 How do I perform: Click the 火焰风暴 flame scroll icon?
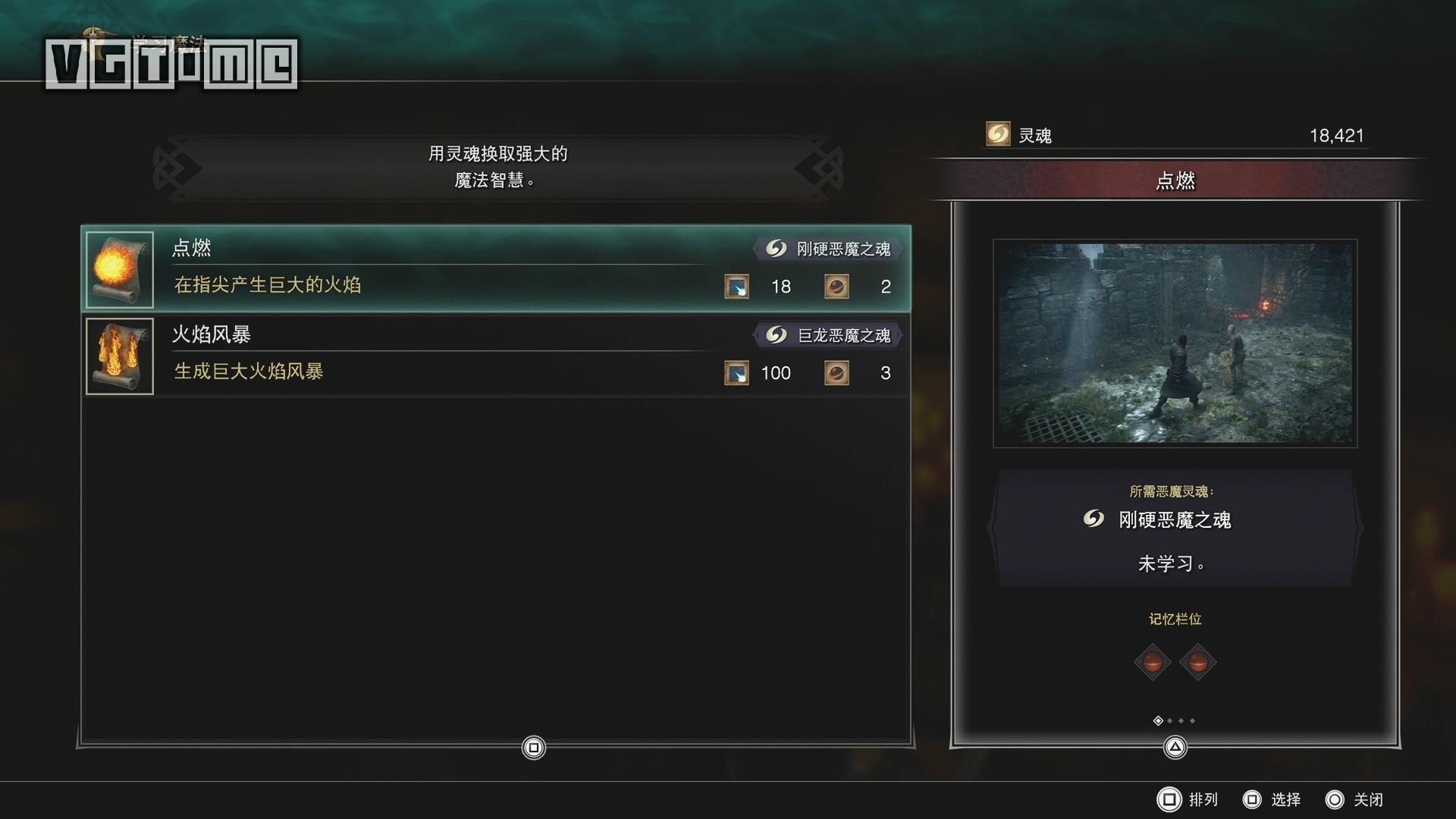pos(120,356)
